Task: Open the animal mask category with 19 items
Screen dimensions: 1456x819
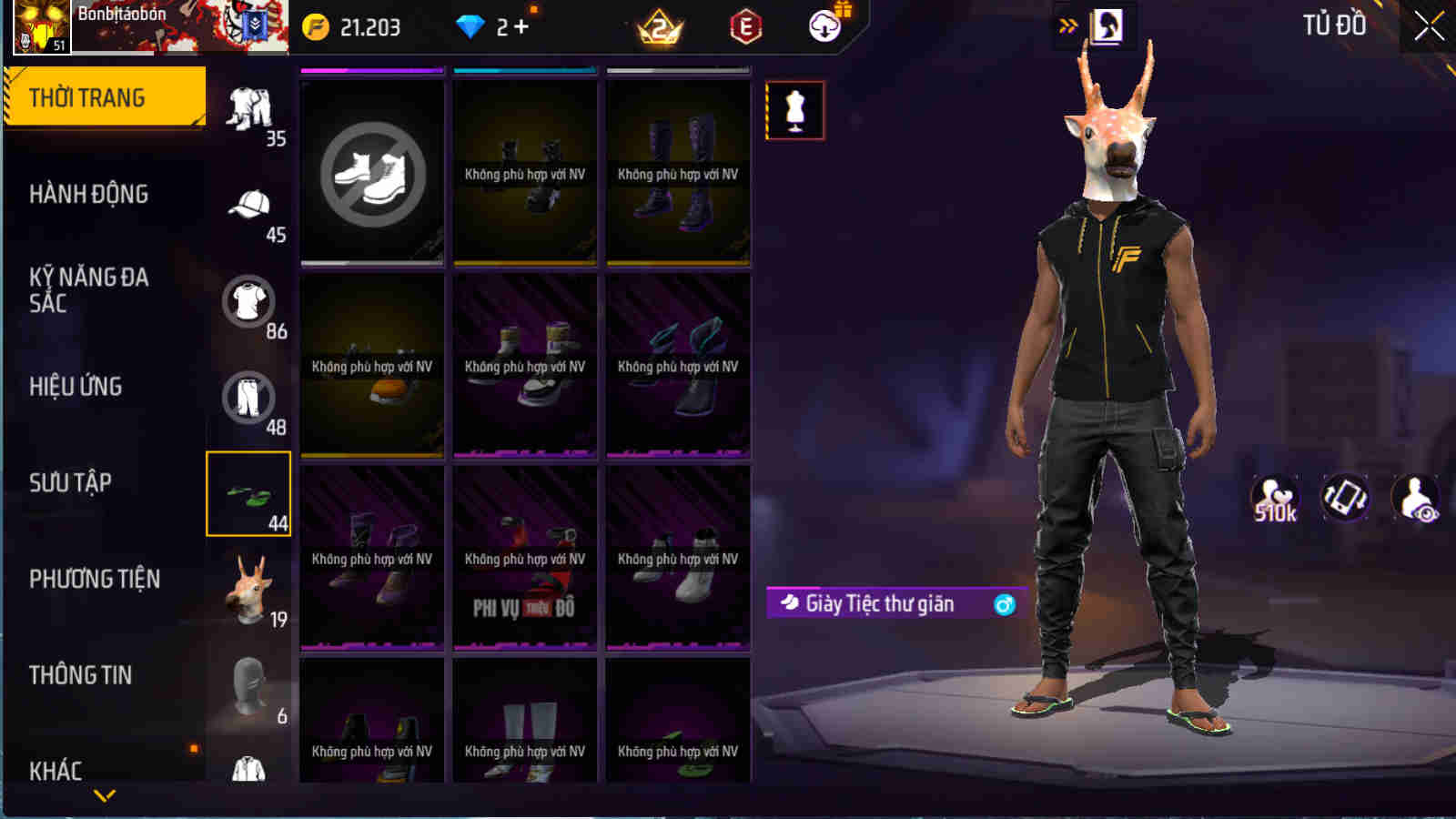Action: point(248,591)
